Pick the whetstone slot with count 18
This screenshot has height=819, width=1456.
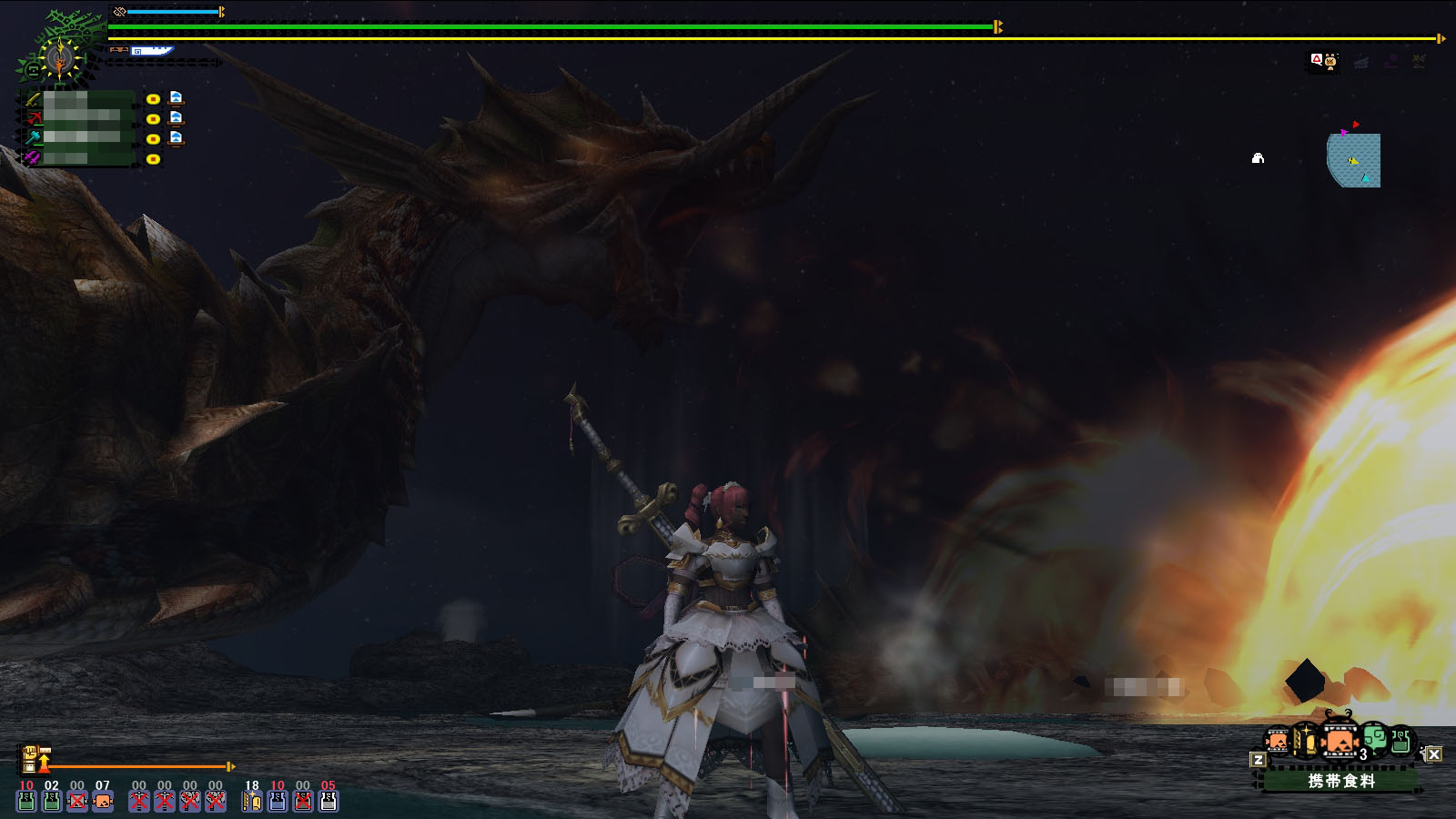252,801
